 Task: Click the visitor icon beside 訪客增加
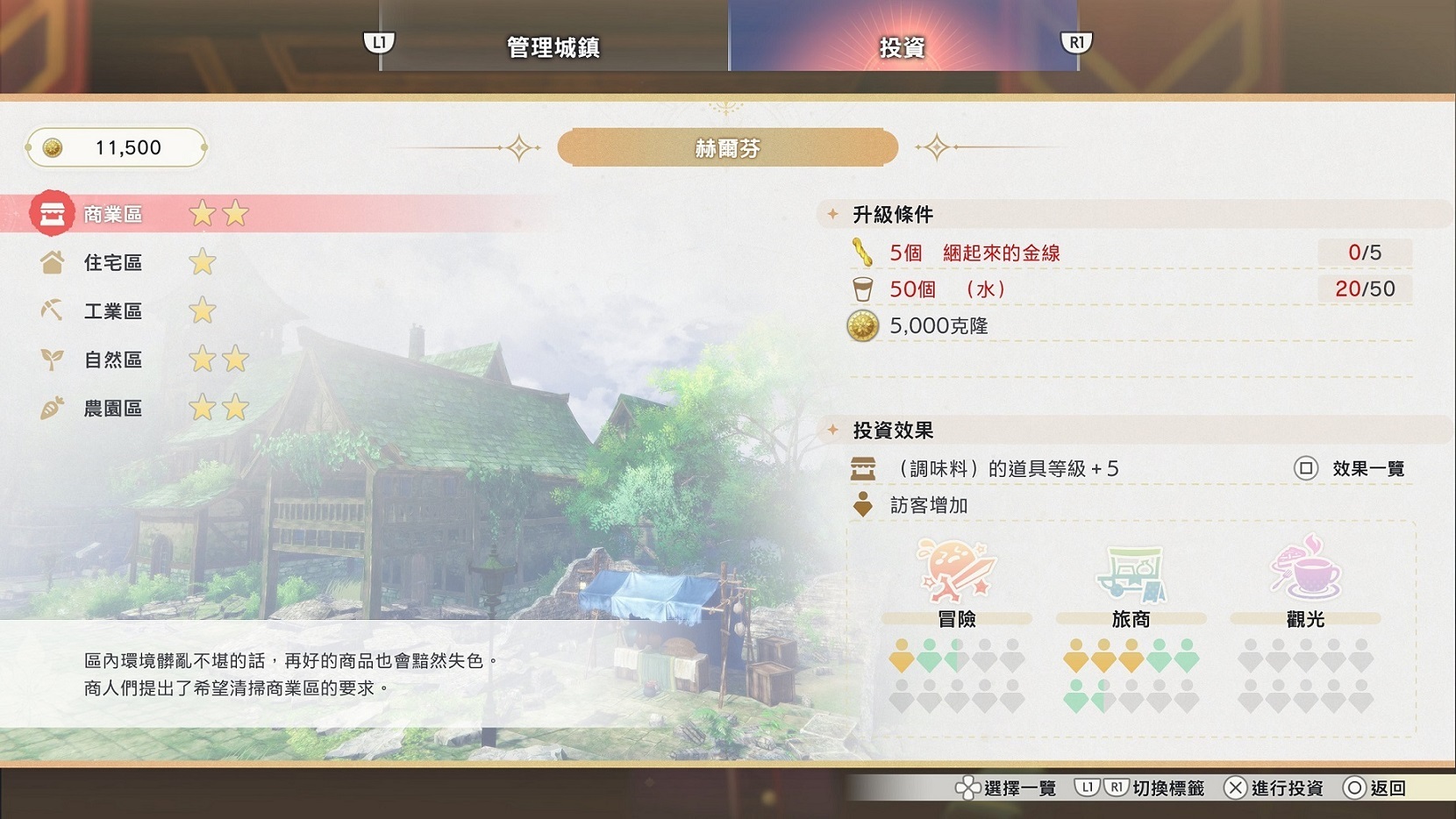(x=865, y=505)
